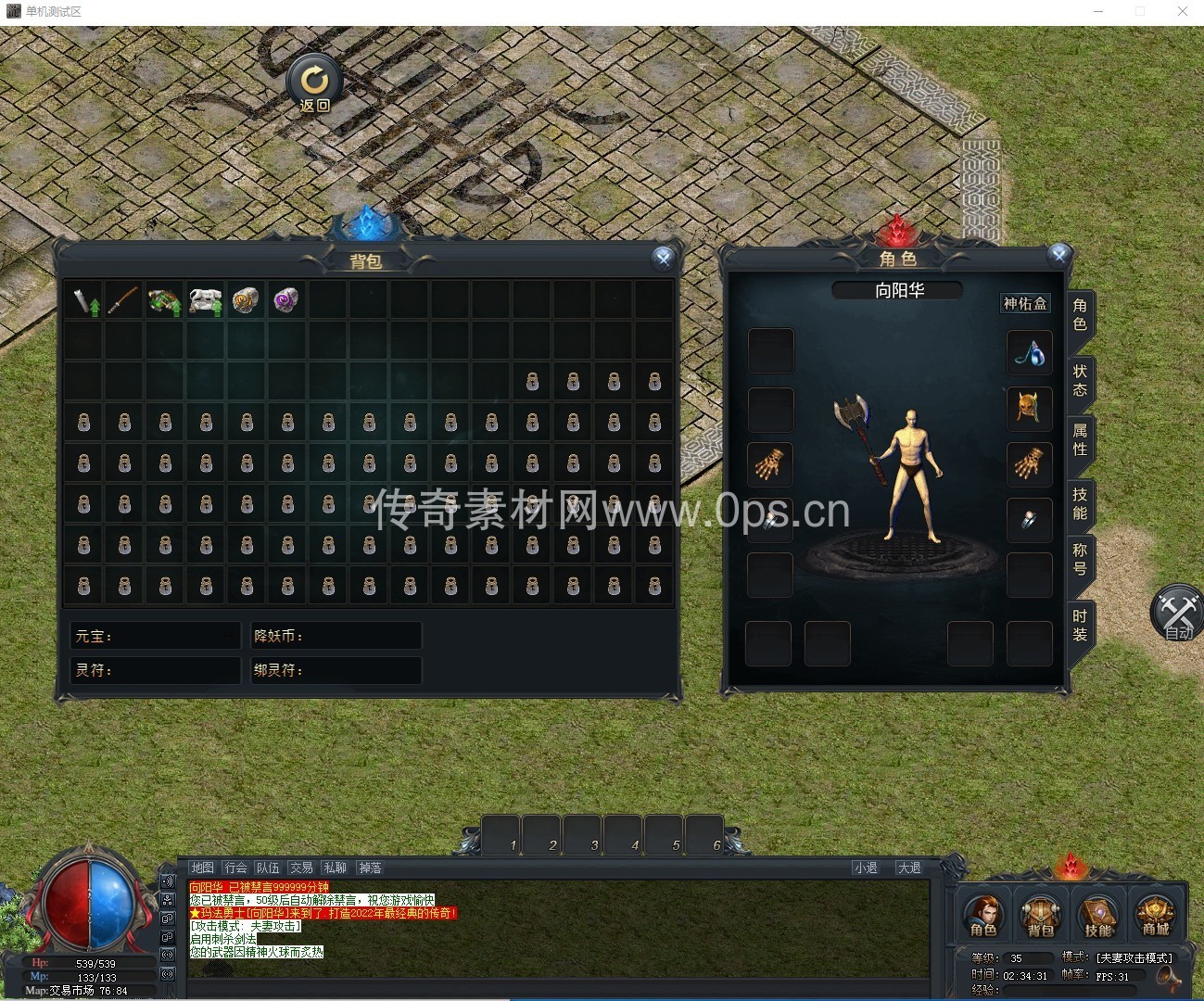The image size is (1204, 1001).
Task: Click the 返回 return button
Action: coord(314,84)
